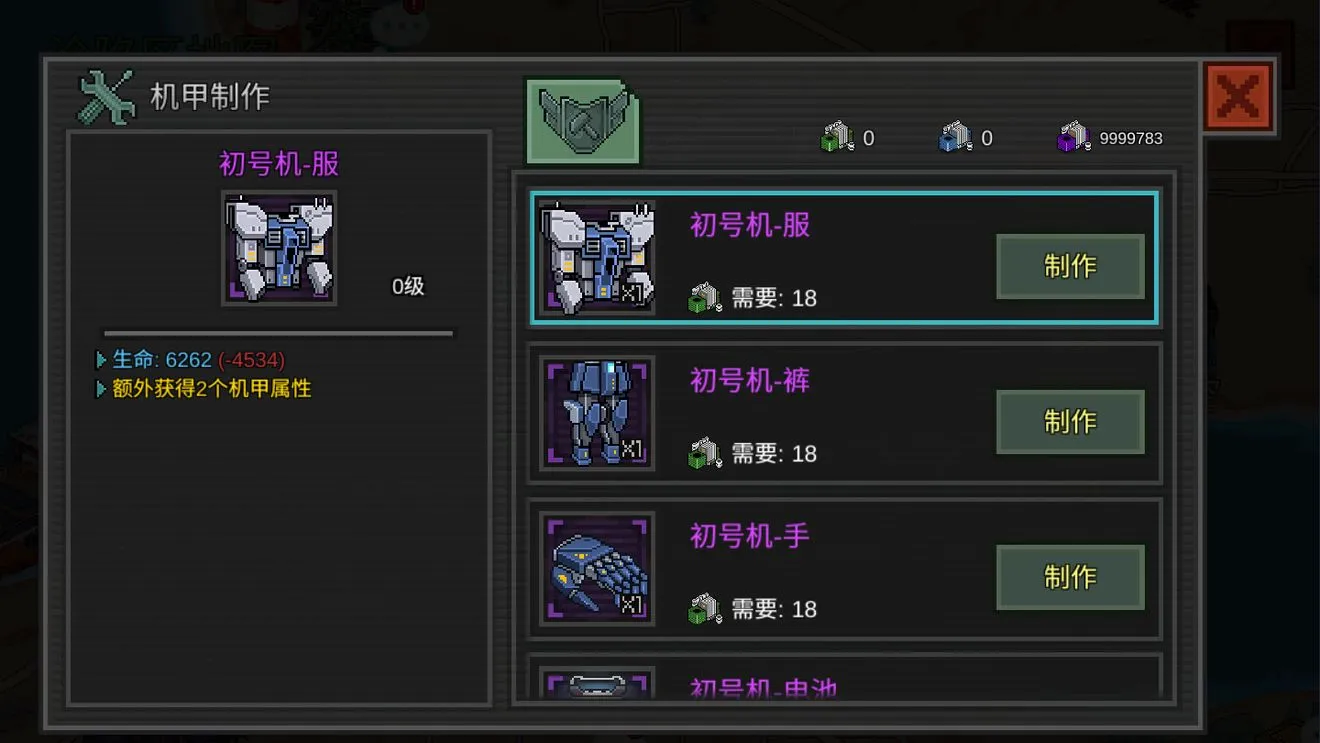
Task: Click the green currency icon showing 0
Action: coord(840,137)
